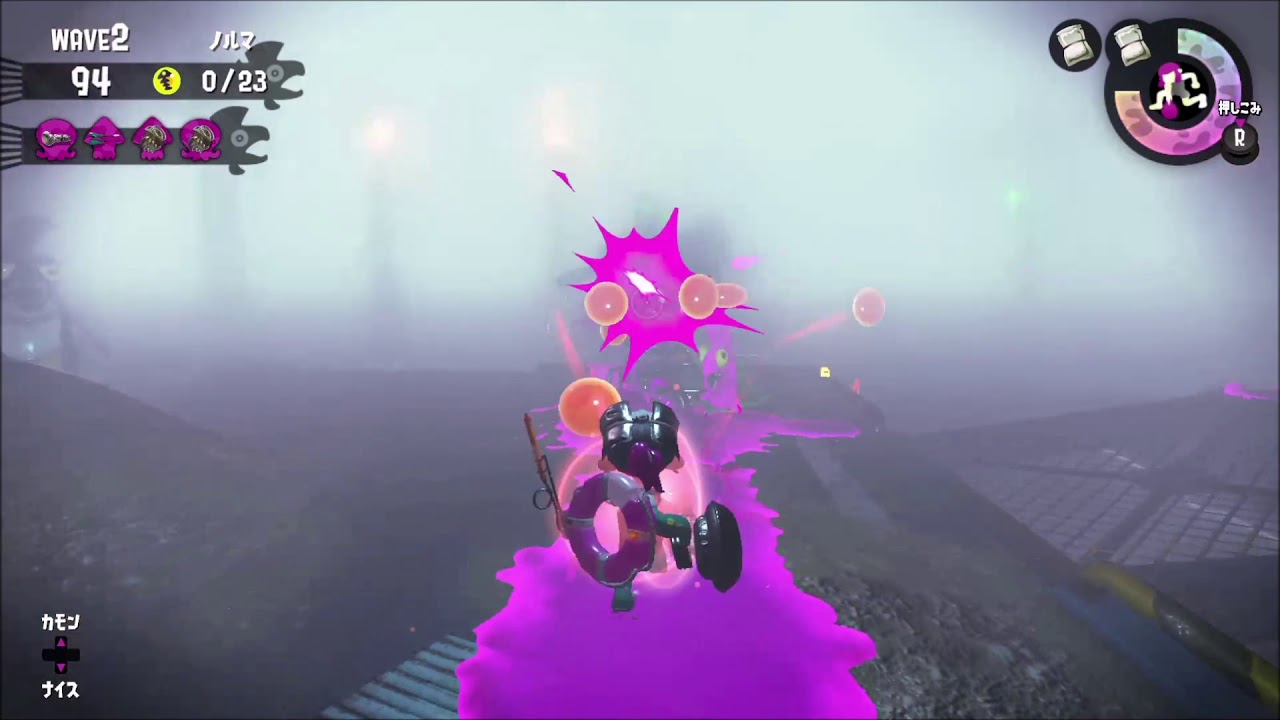Select the charger-weapon squid icon
The image size is (1280, 720).
tap(104, 140)
